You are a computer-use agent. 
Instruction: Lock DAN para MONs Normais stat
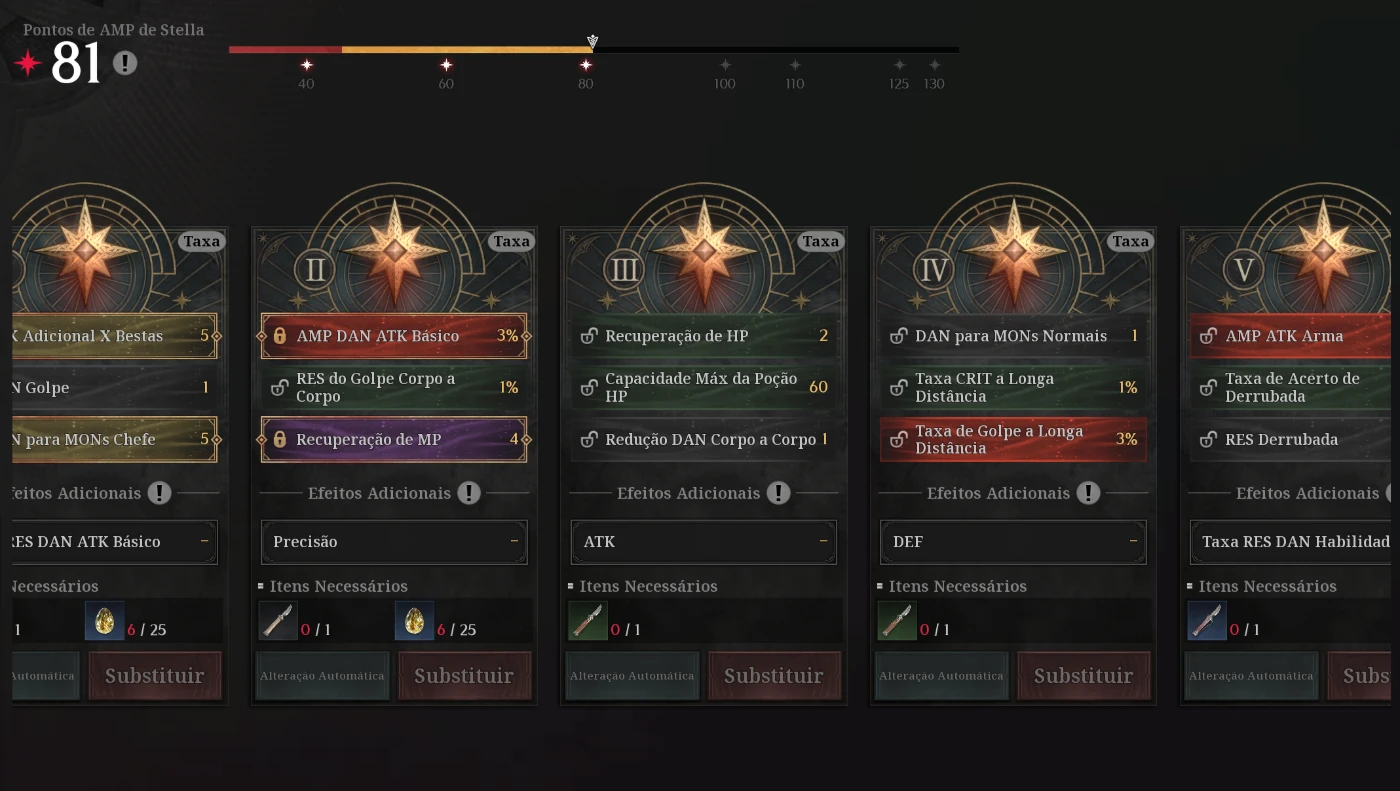click(x=899, y=336)
